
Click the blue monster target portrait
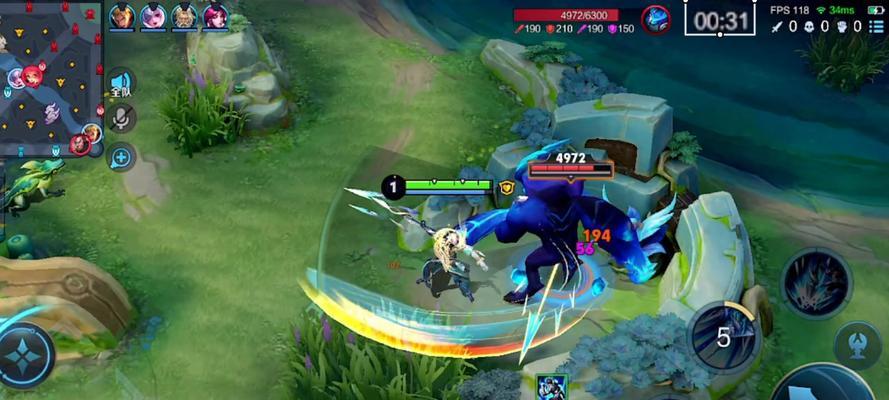click(x=656, y=19)
